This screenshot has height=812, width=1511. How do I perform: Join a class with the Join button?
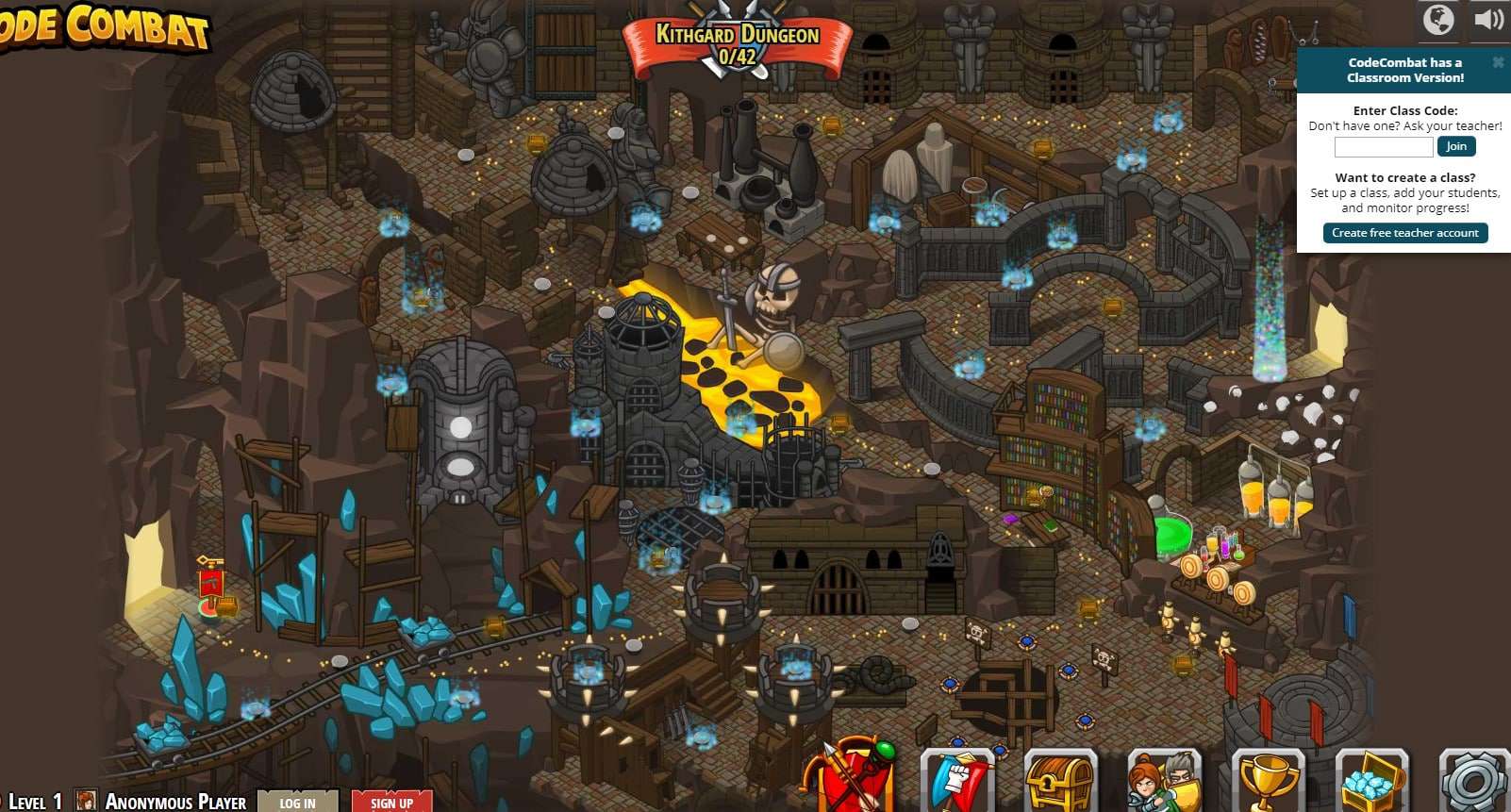pyautogui.click(x=1455, y=146)
